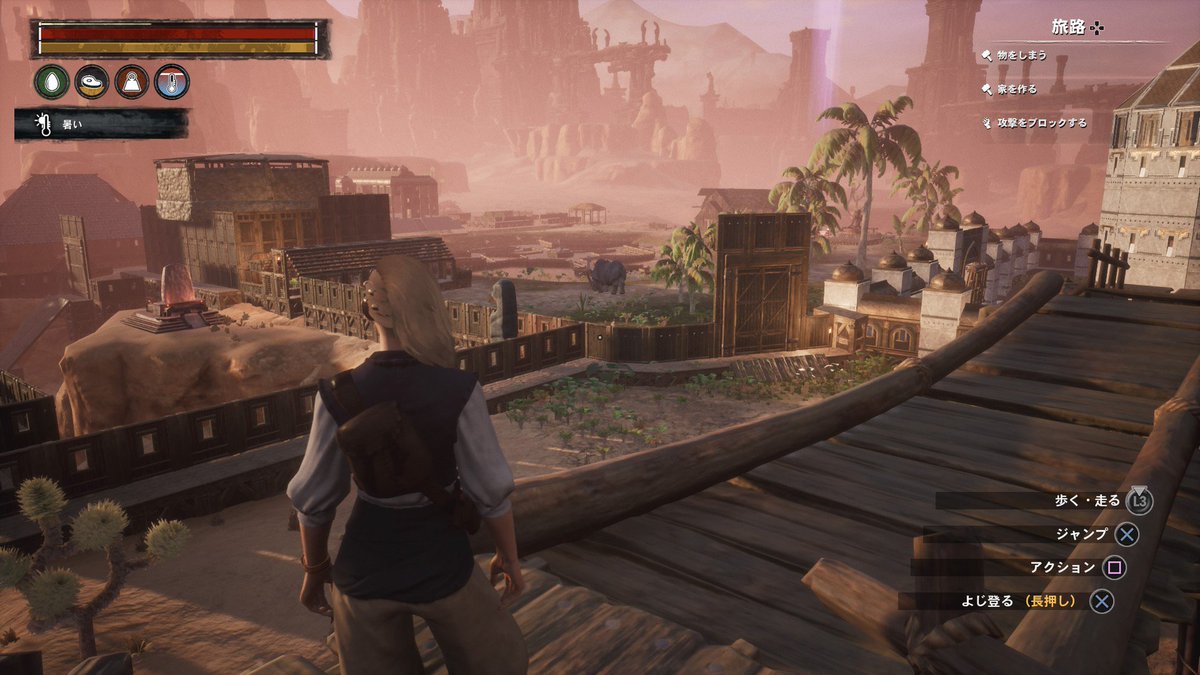This screenshot has width=1200, height=675.
Task: Select the 物をしまう journey objective
Action: click(1020, 56)
